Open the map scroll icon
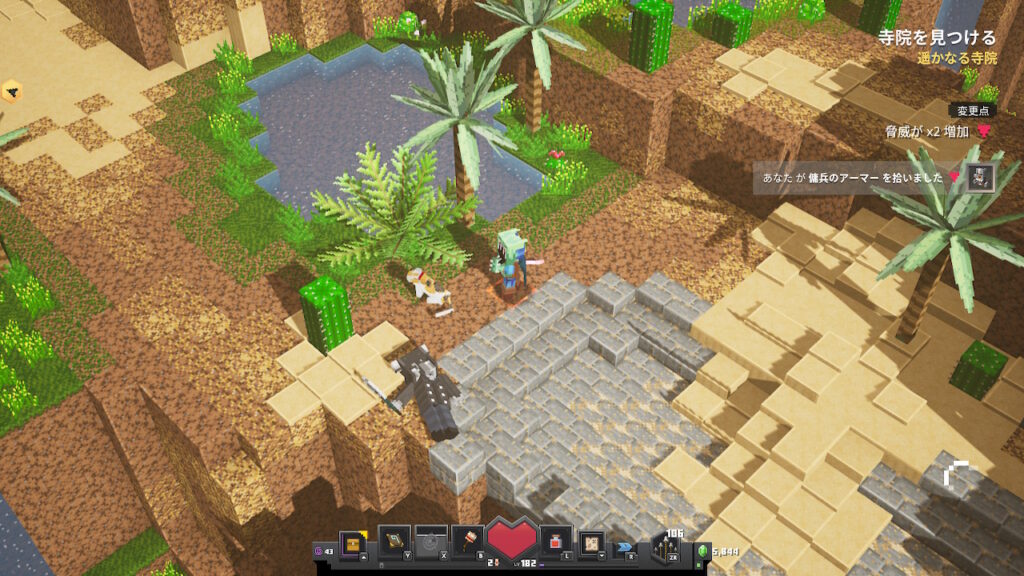1024x576 pixels. [x=592, y=542]
